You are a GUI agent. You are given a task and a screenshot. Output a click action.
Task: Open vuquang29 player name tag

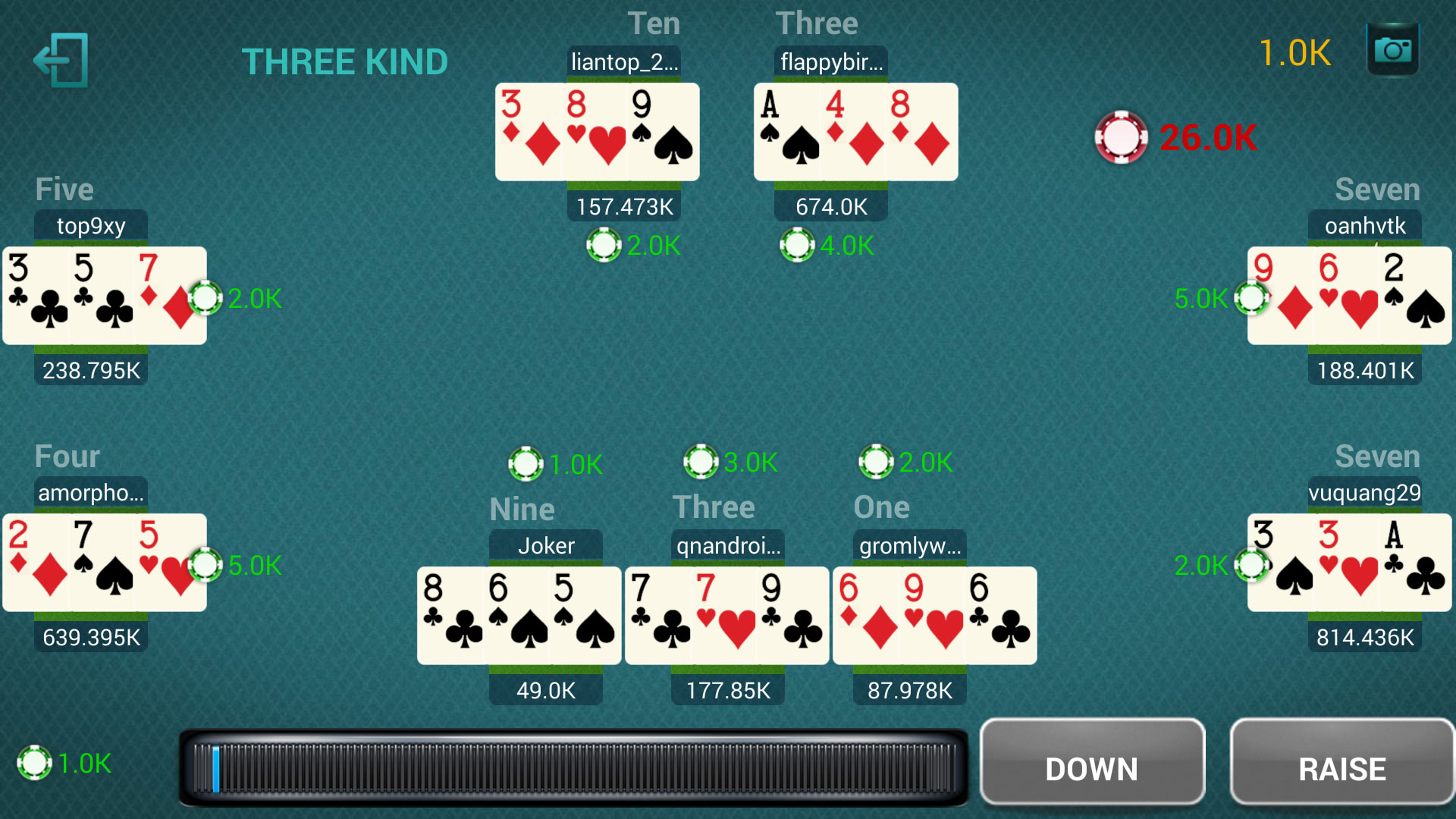point(1364,492)
